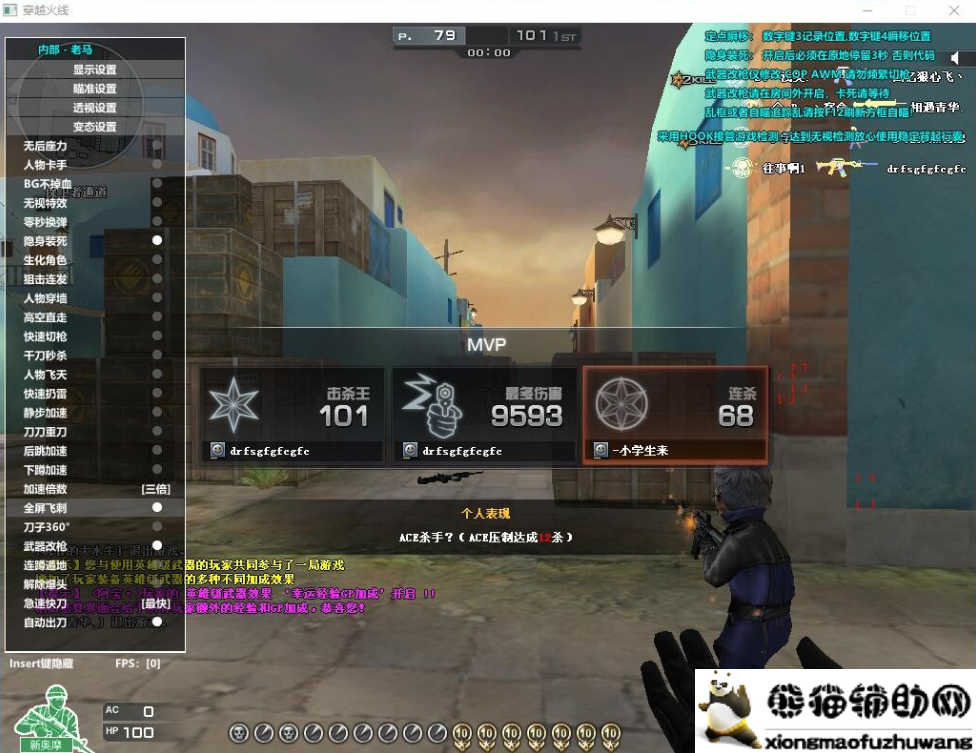Toggle the 人物飞天 option

[157, 374]
